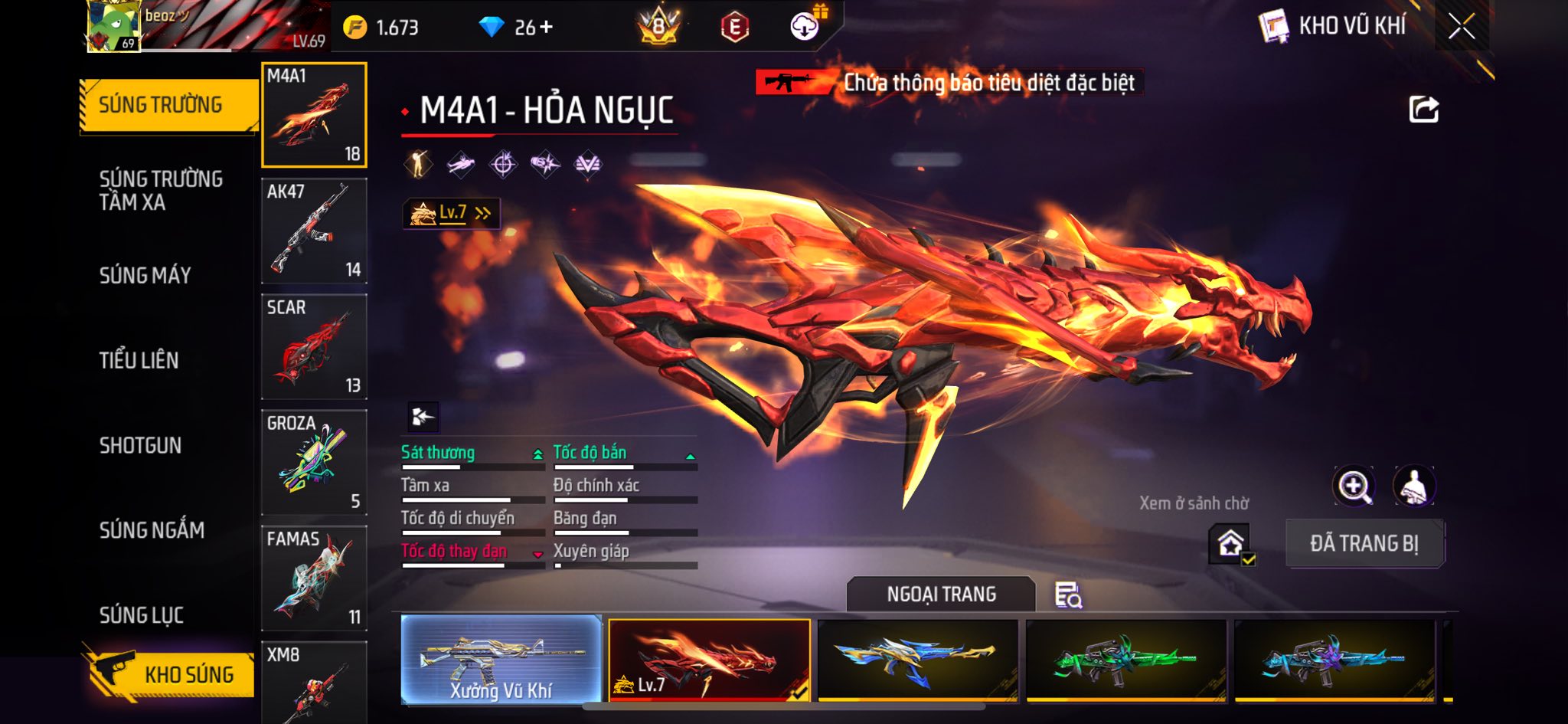Image resolution: width=1568 pixels, height=724 pixels.
Task: Select the AK47 weapon tile
Action: tap(314, 231)
